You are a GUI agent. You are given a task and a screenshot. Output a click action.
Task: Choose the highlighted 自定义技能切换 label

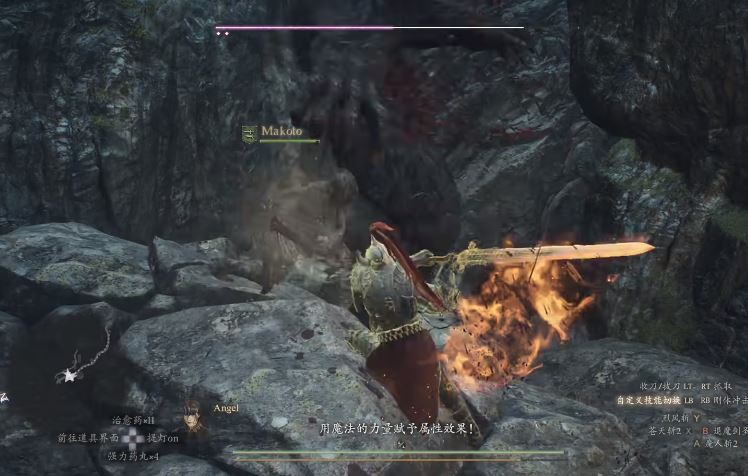point(647,400)
